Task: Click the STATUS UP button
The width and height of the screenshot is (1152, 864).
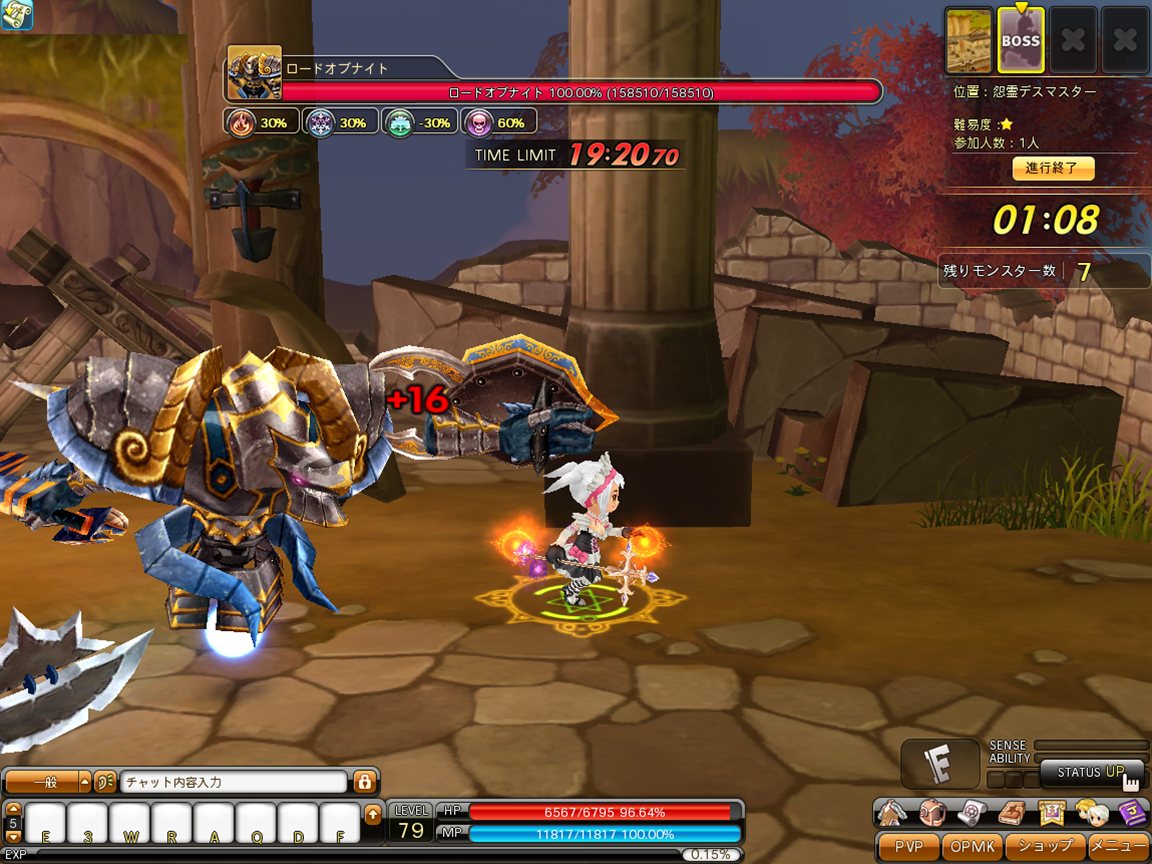Action: click(1091, 772)
